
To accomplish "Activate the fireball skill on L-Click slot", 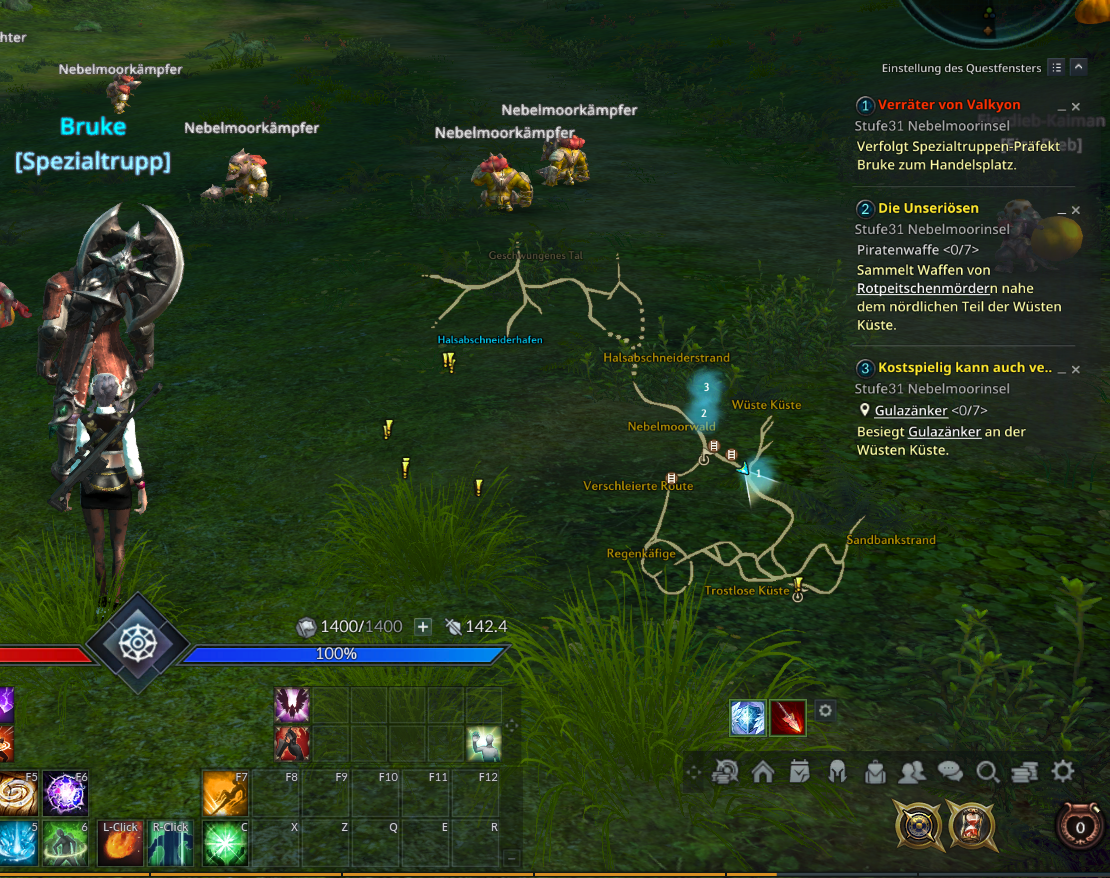I will 120,843.
